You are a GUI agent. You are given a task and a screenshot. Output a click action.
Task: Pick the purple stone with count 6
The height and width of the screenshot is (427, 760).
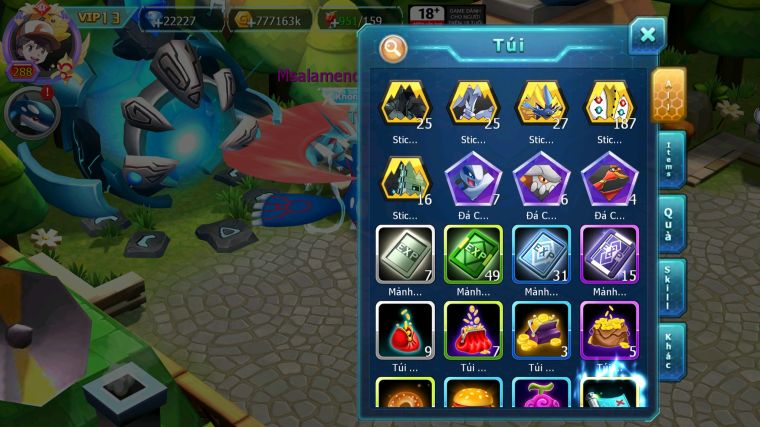[541, 178]
